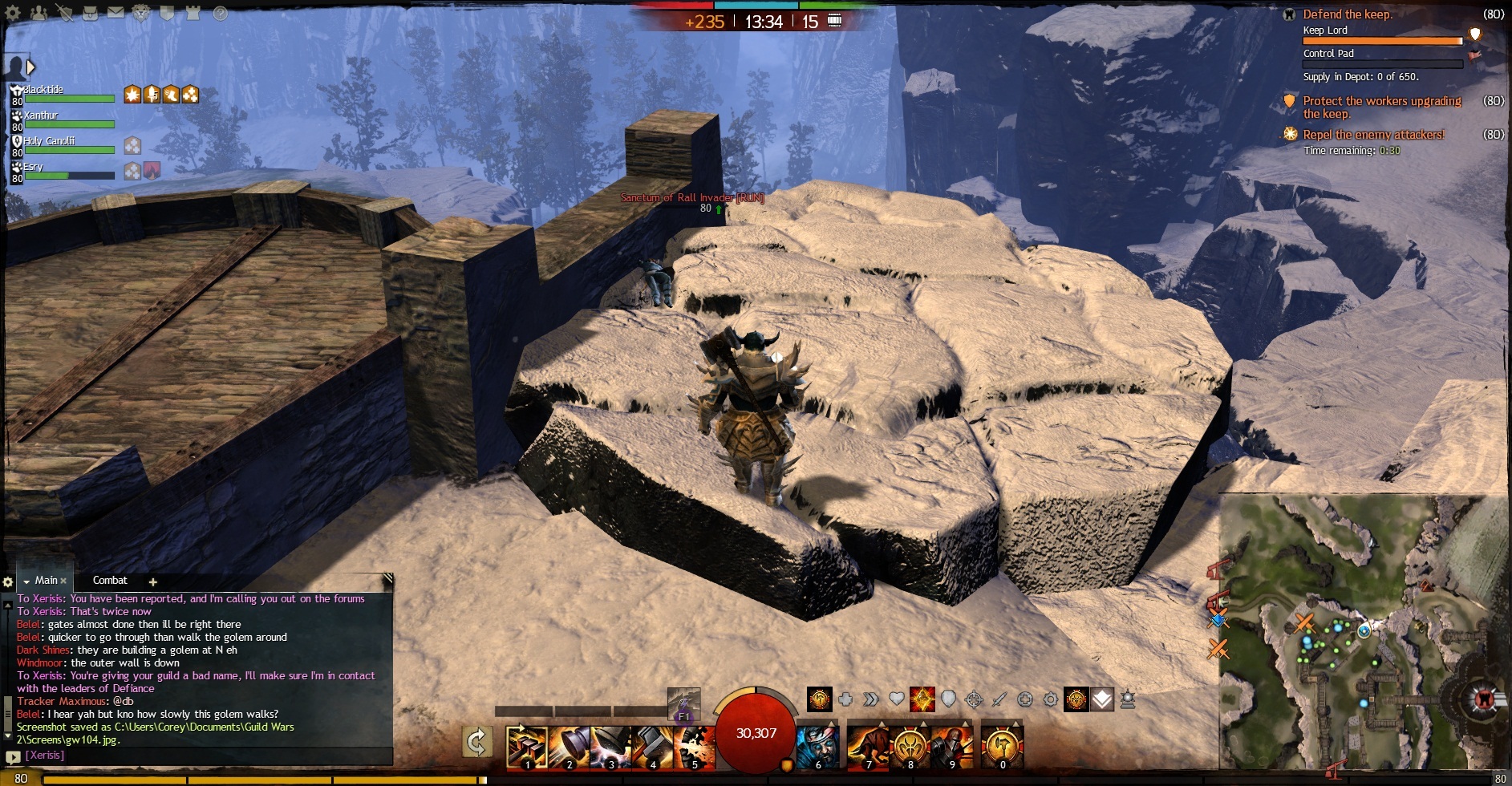
Task: Select party member Xanthur
Action: 42,115
